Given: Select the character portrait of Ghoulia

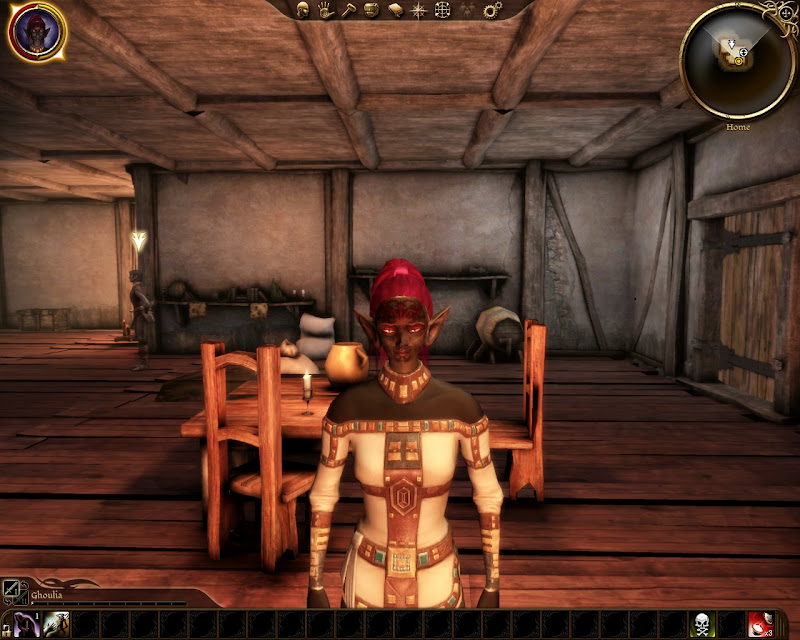Looking at the screenshot, I should click(x=37, y=31).
